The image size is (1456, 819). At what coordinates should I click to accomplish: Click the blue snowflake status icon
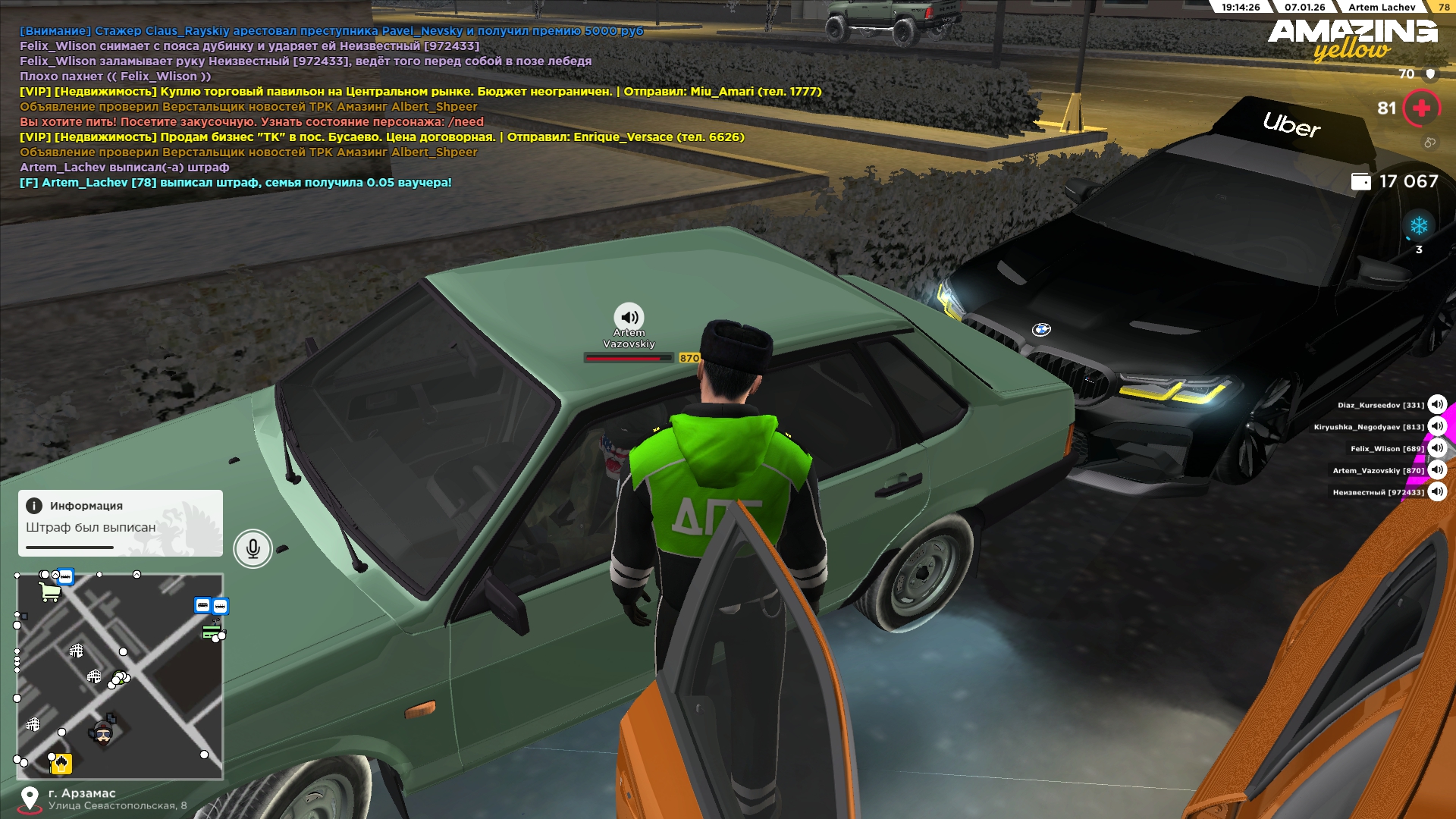[x=1419, y=226]
